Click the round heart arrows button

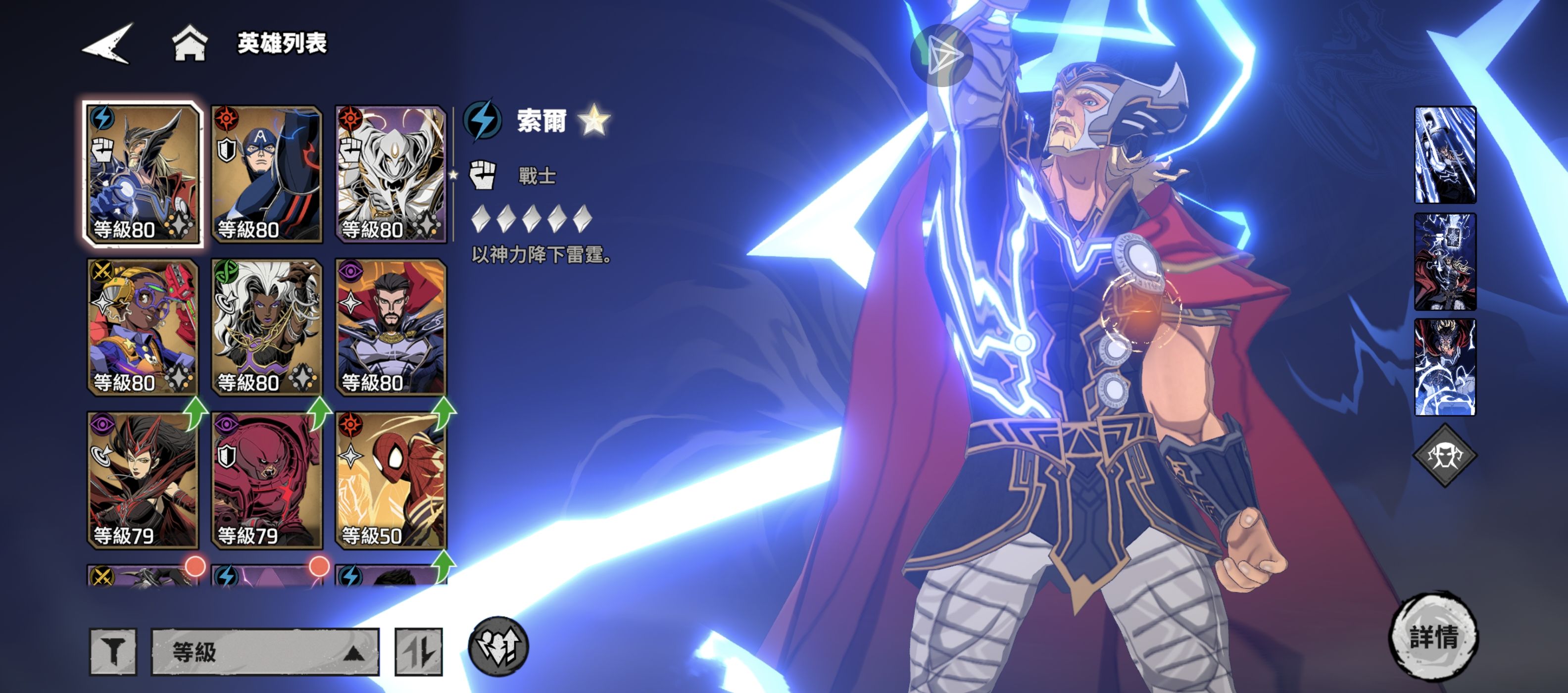coord(498,646)
